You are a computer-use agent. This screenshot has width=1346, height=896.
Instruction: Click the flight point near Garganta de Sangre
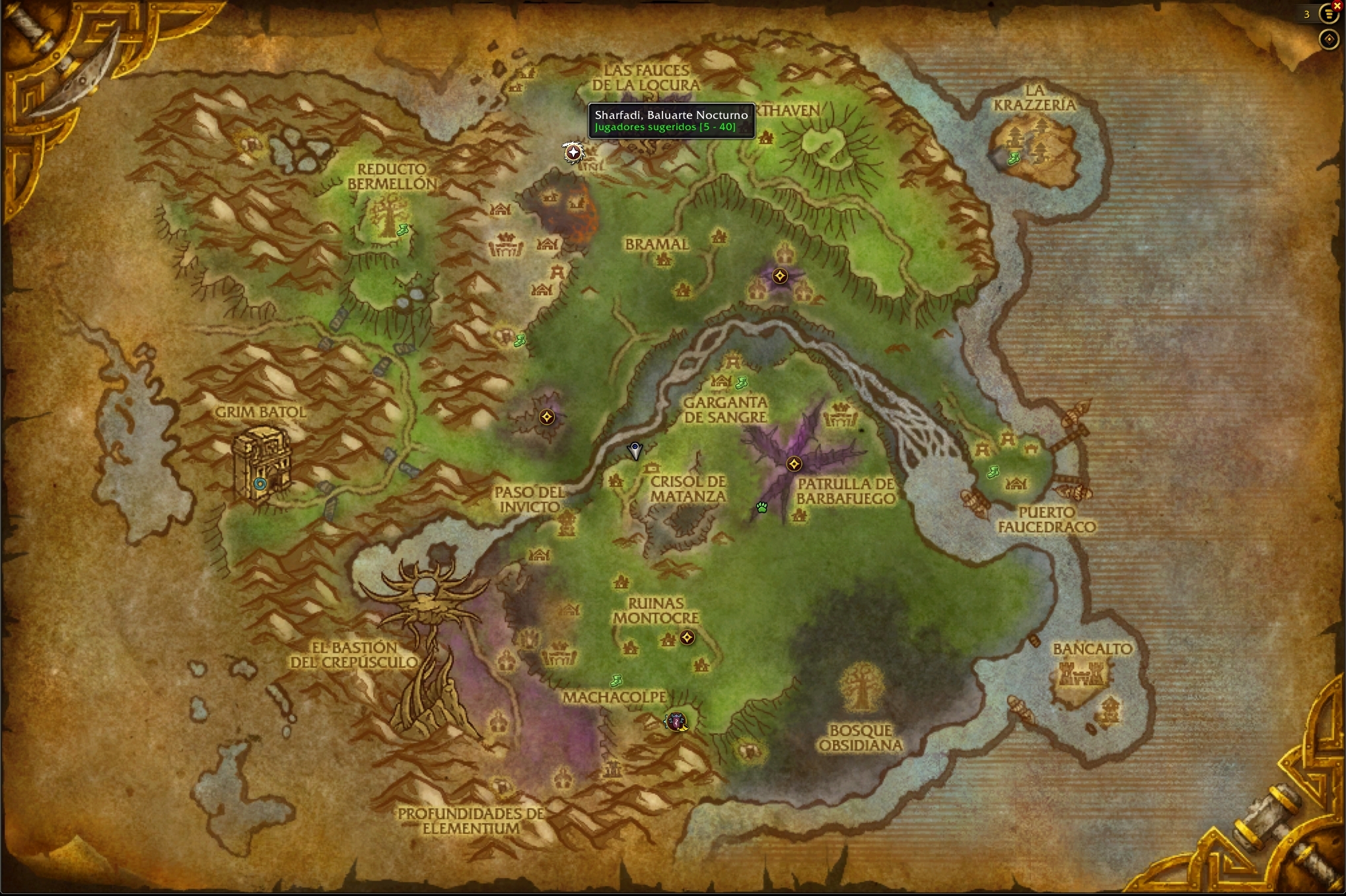[741, 382]
